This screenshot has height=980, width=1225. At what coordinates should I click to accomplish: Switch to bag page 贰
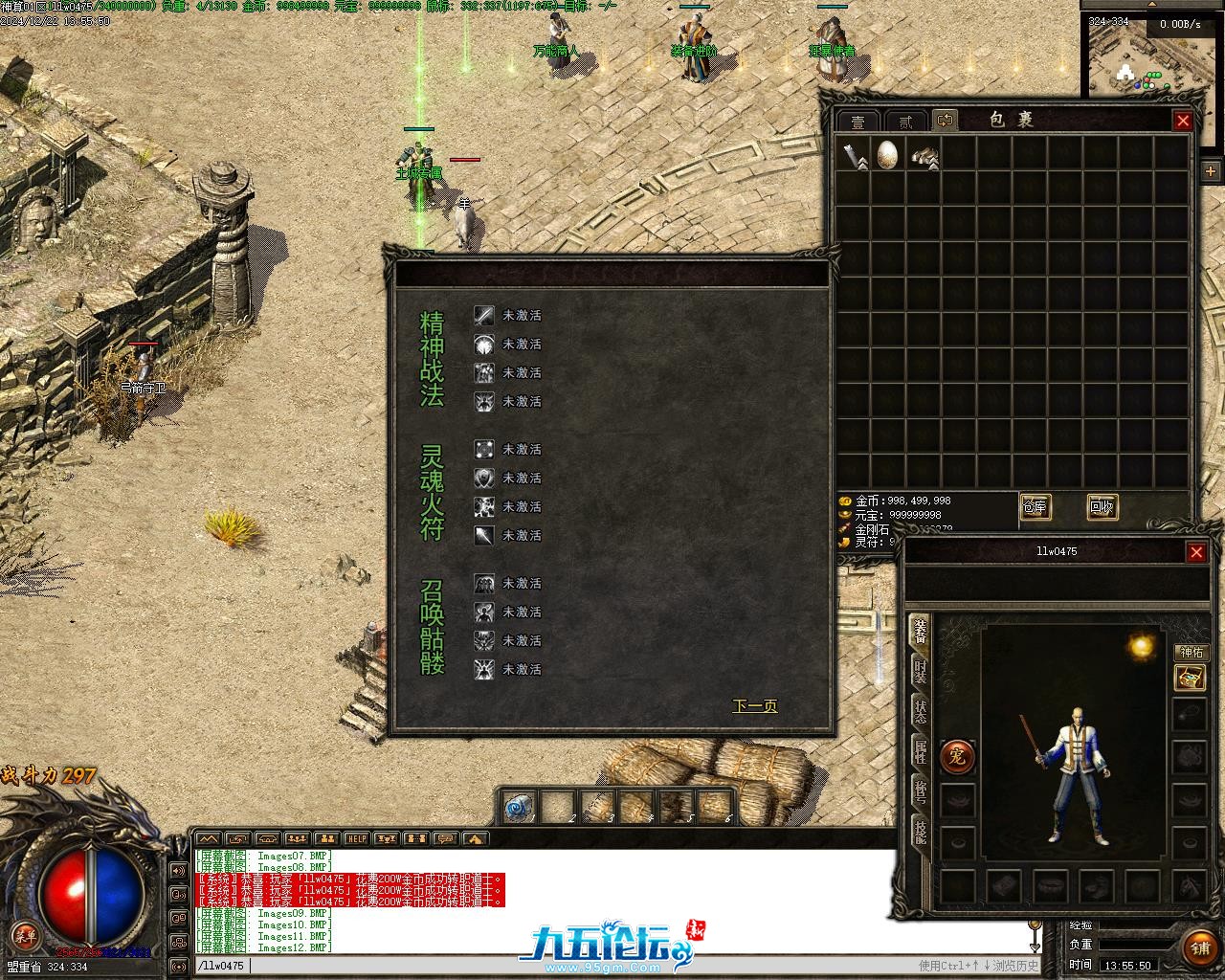904,122
